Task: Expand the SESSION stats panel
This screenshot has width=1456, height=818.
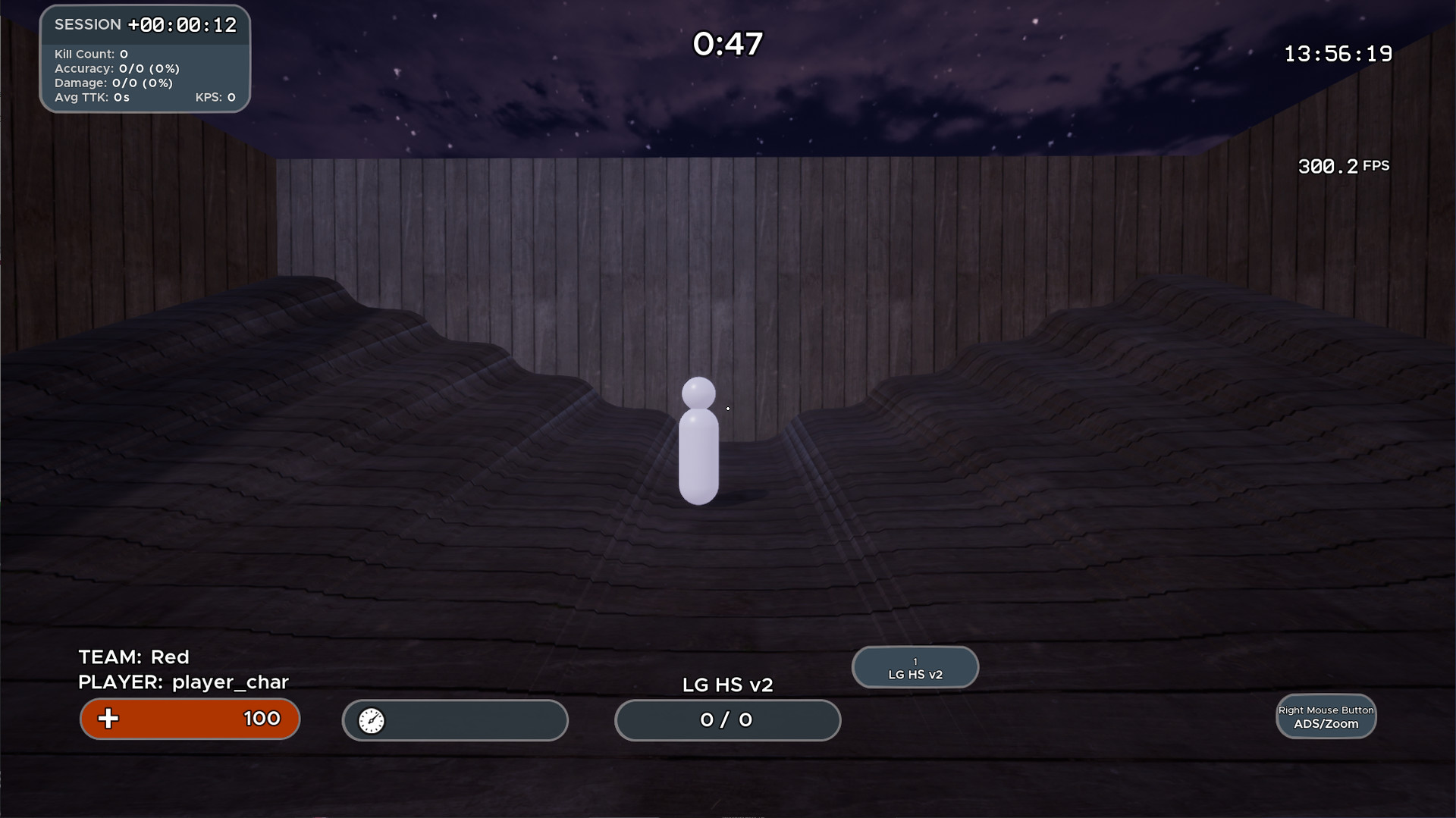Action: click(87, 24)
